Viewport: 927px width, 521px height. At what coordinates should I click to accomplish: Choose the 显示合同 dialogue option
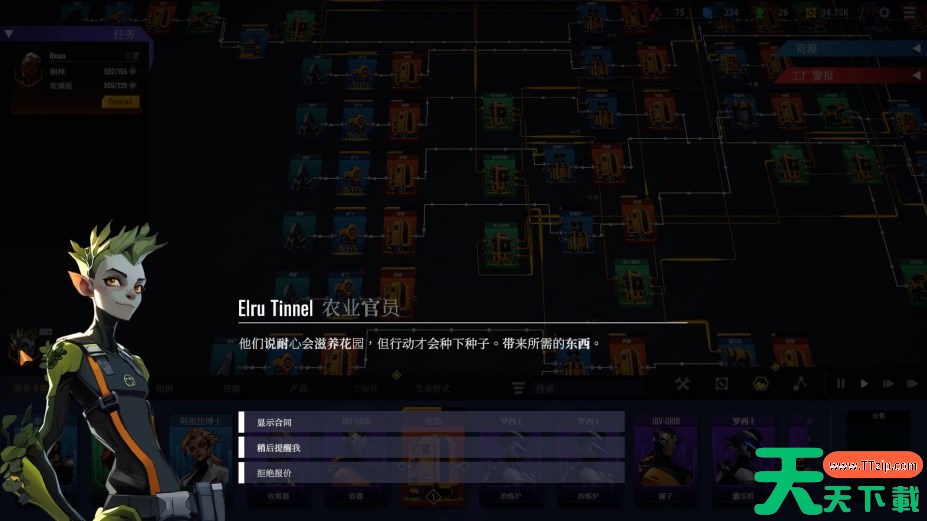431,422
